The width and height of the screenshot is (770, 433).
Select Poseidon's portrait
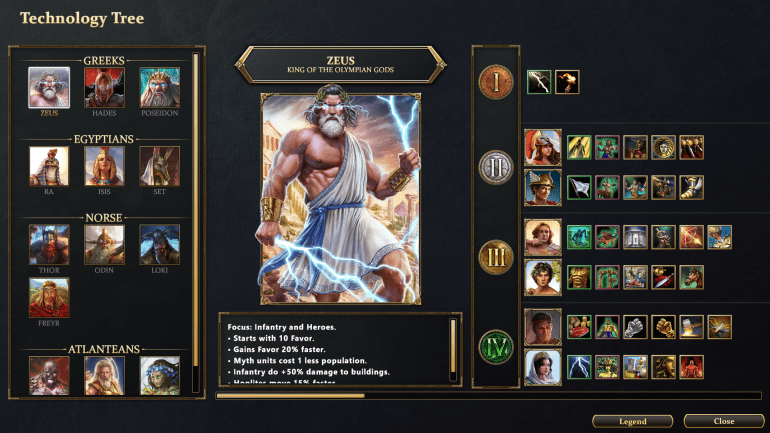(x=160, y=87)
